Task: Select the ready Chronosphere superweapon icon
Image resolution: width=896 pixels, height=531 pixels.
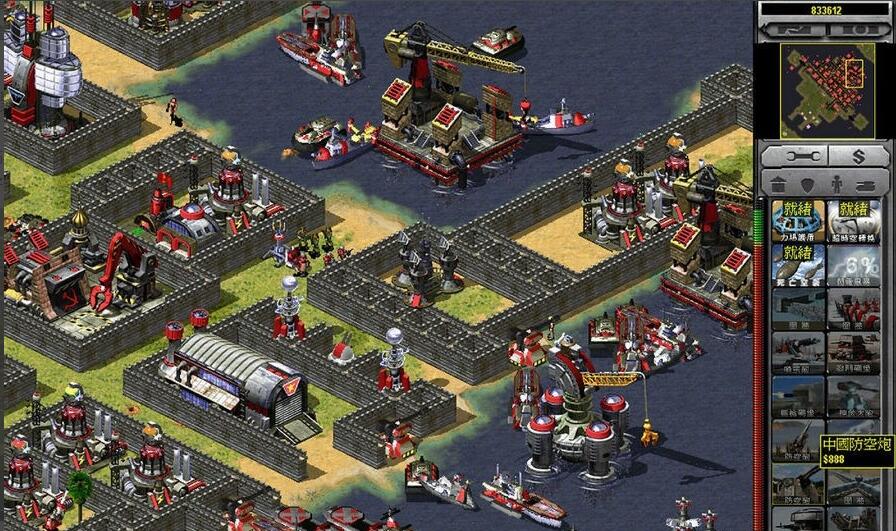Action: coord(853,220)
